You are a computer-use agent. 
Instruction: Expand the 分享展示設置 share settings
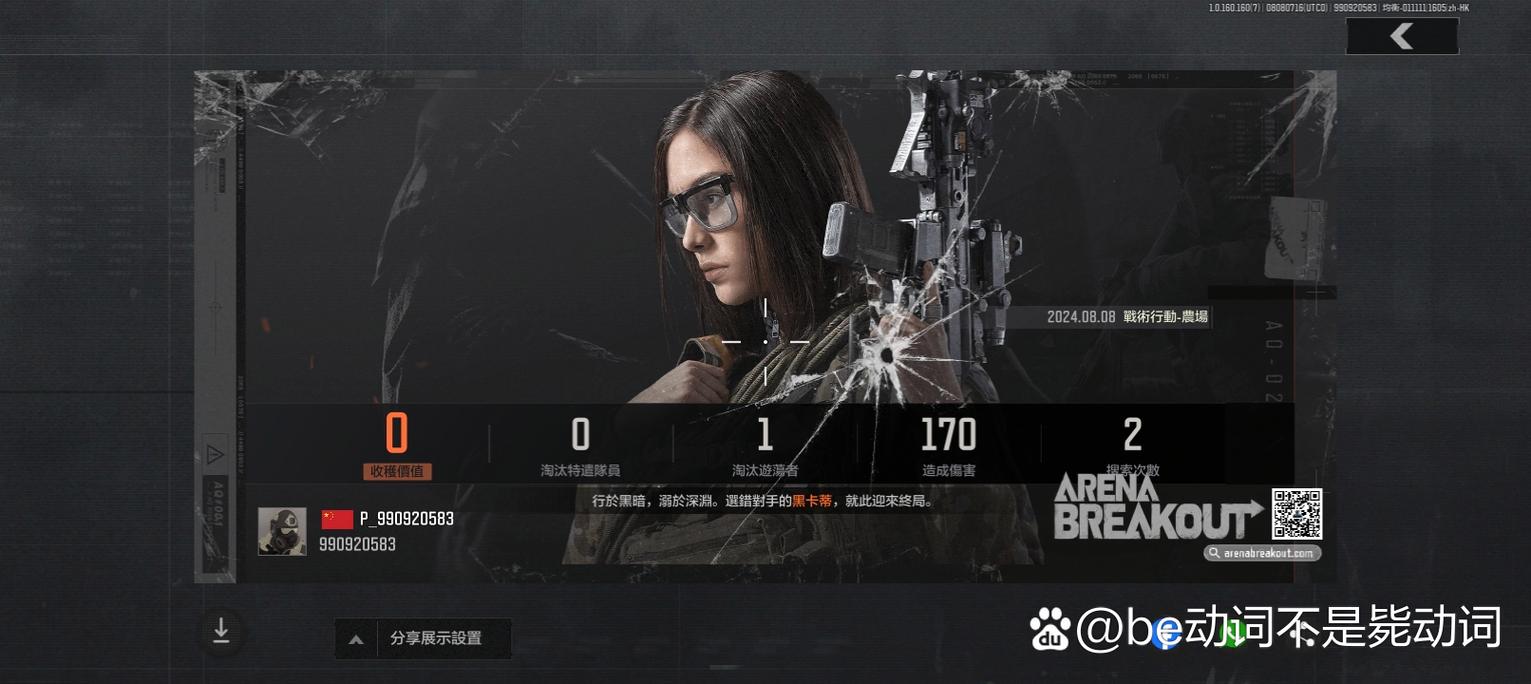click(x=422, y=638)
